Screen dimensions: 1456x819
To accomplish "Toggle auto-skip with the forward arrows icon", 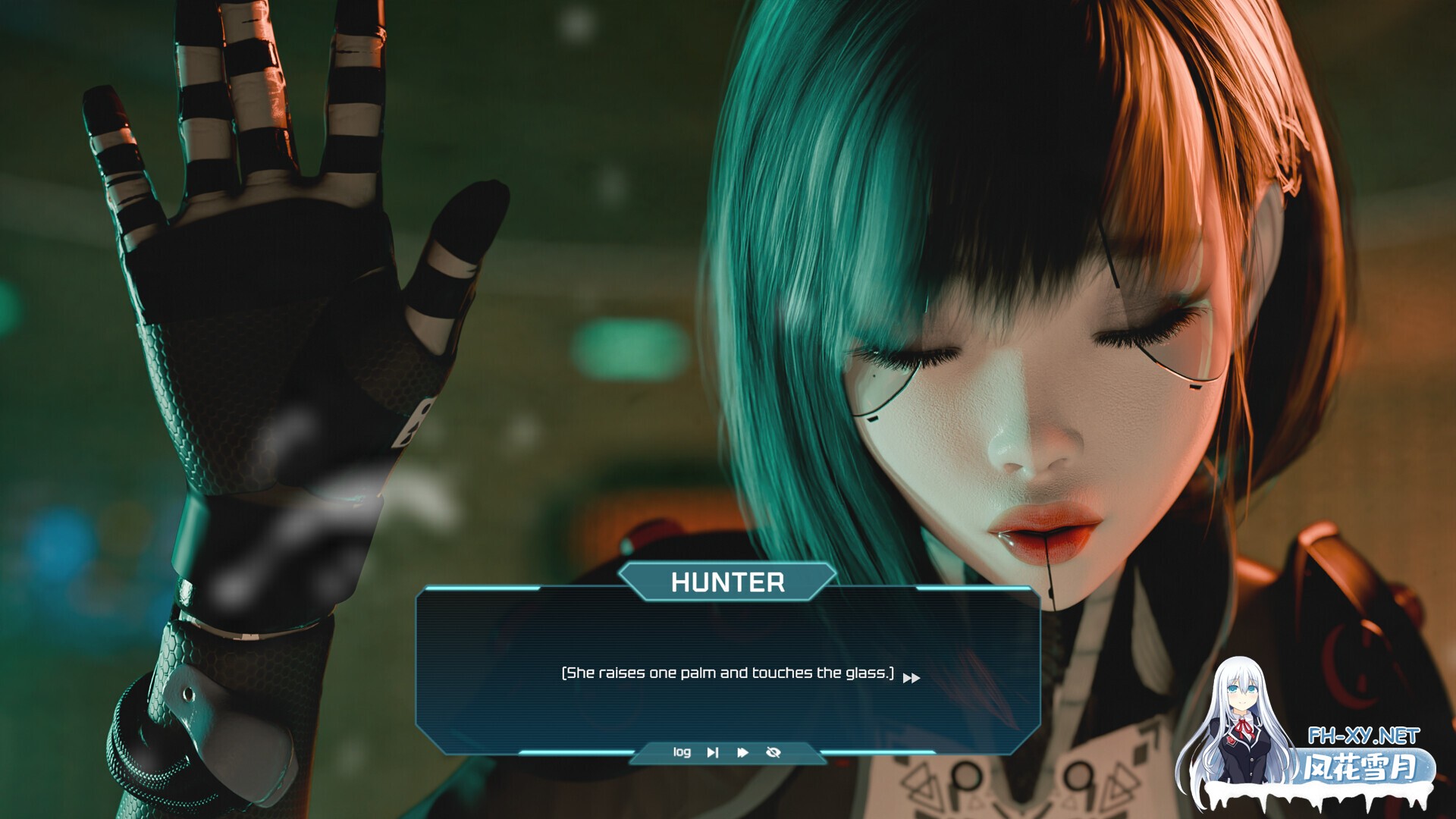I will click(x=741, y=752).
